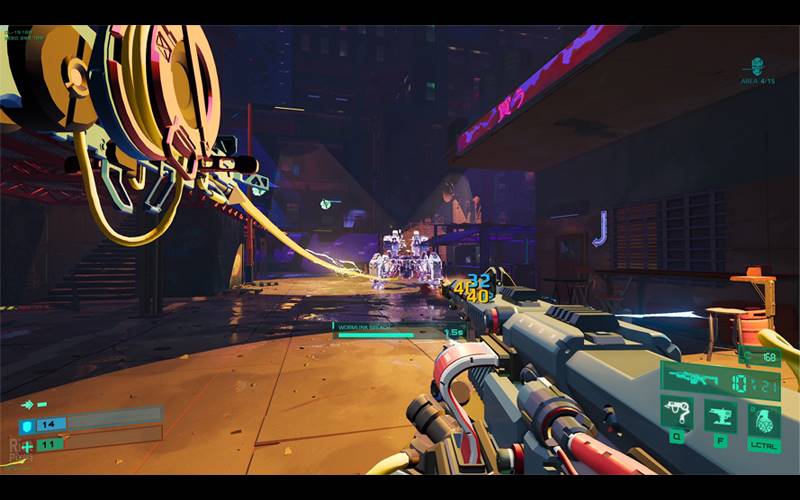This screenshot has width=800, height=500.
Task: Click the dash arrow indicator icon
Action: (29, 405)
